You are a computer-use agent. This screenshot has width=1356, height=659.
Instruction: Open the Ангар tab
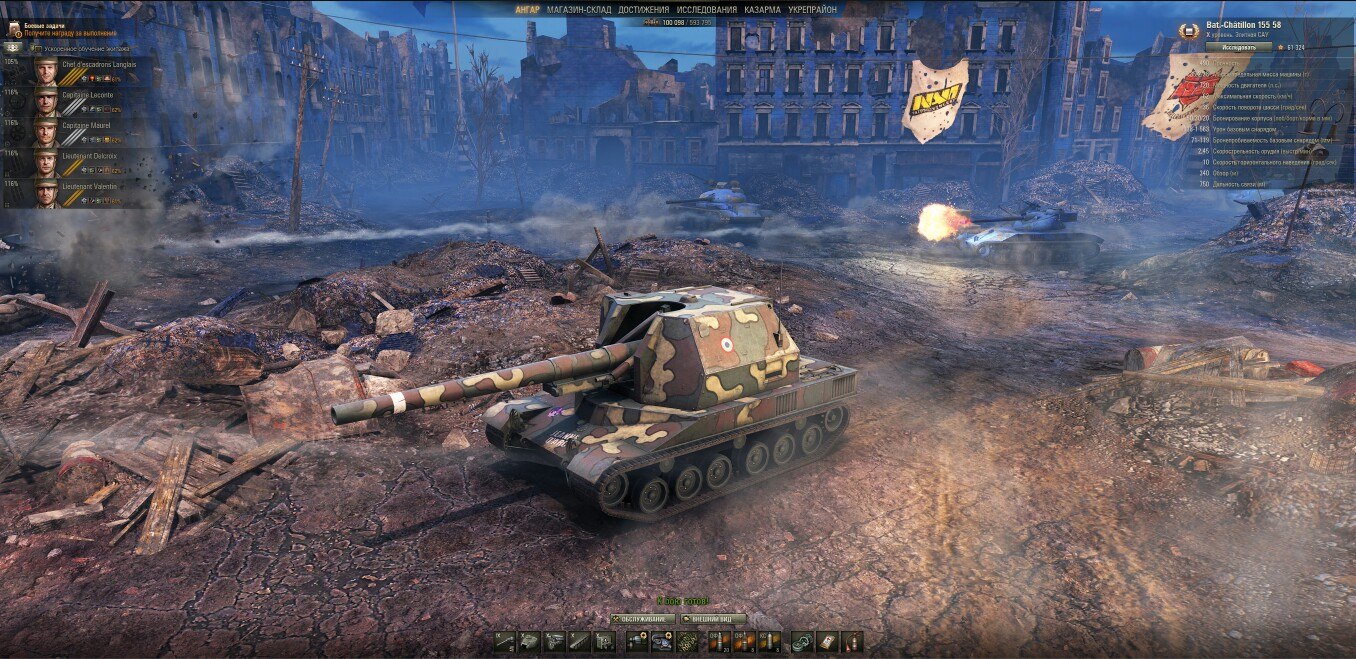pos(527,9)
